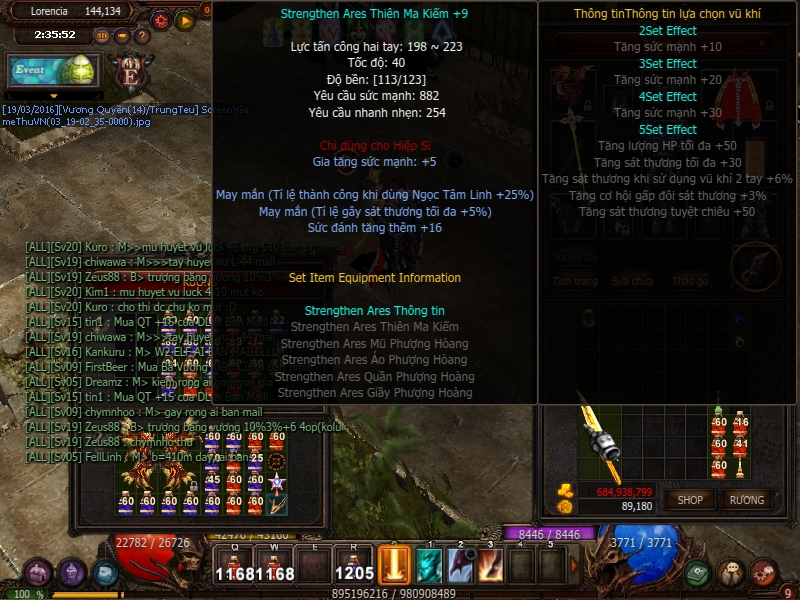
Task: Activate the blue slash skill in slot 2
Action: point(460,565)
